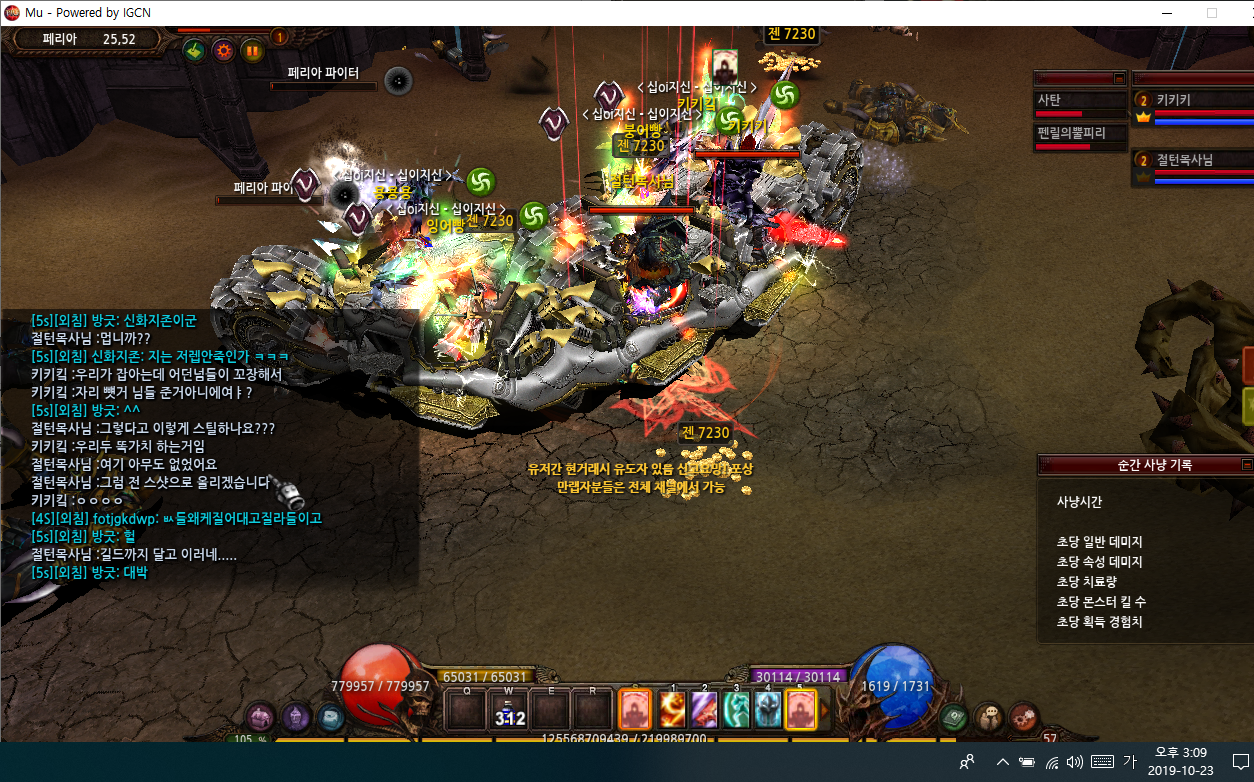Use the blue potion in slot W
1254x782 pixels.
pos(510,710)
